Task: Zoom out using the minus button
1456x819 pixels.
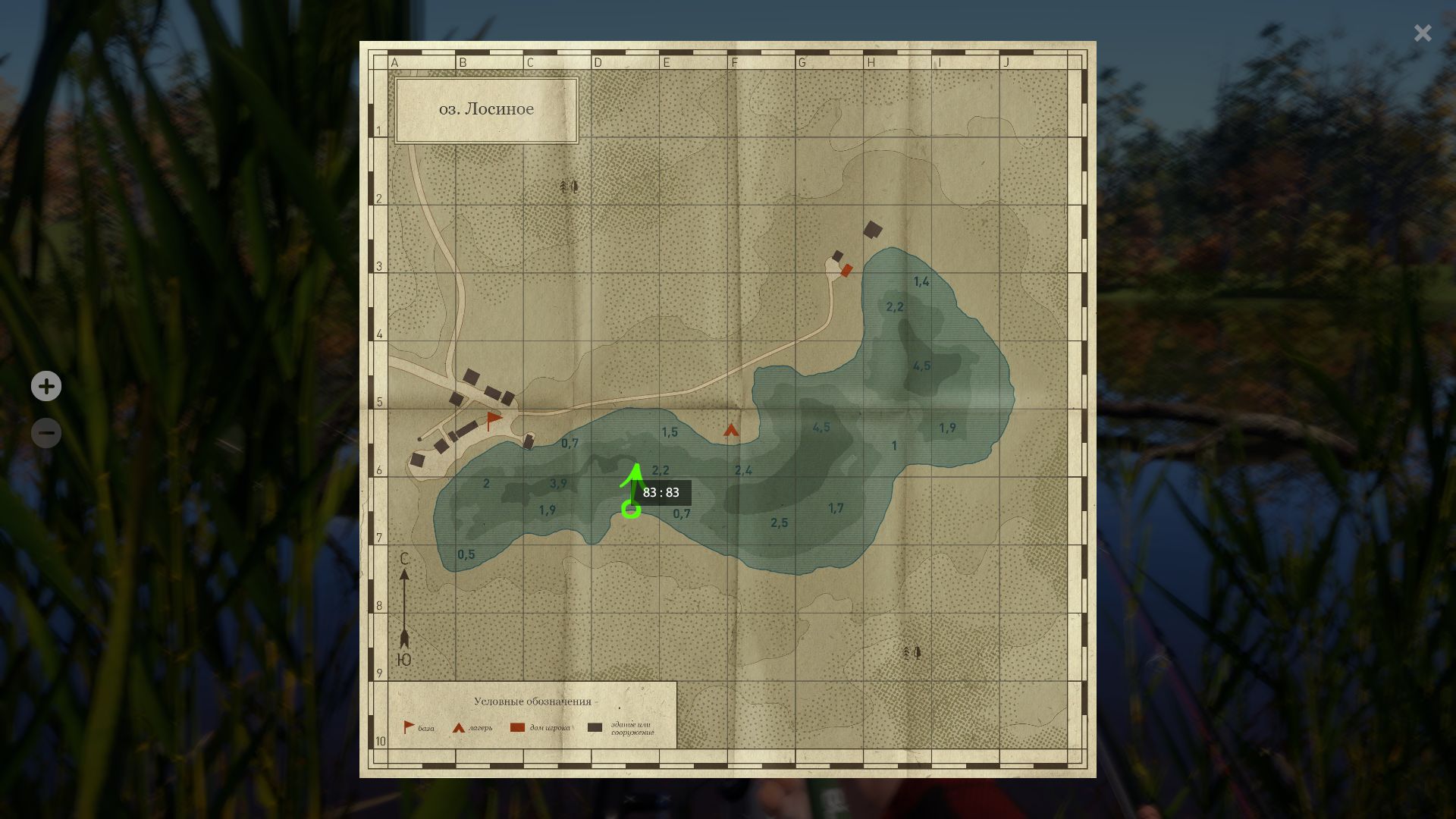Action: pyautogui.click(x=46, y=432)
